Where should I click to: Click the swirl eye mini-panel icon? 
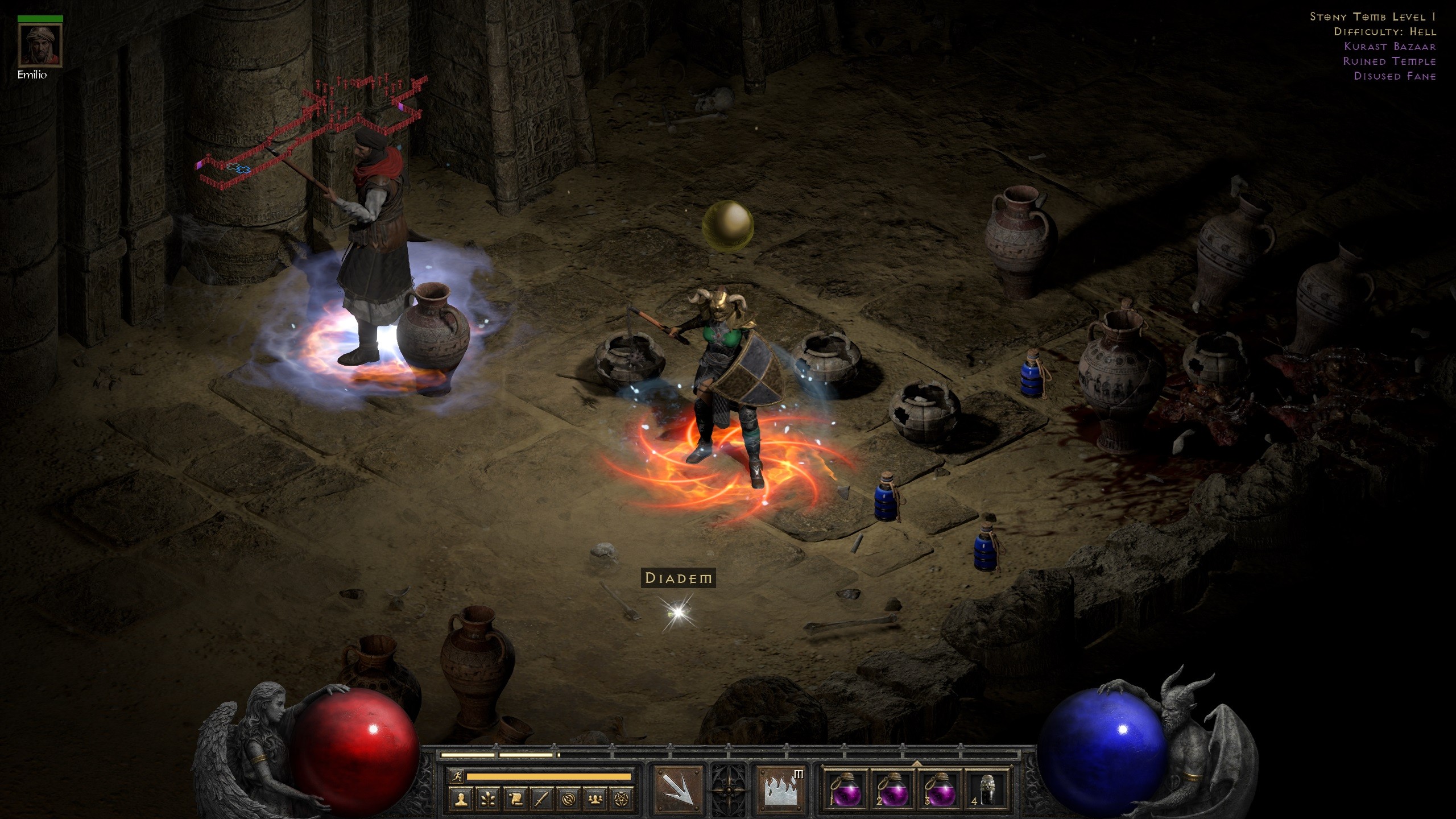(x=568, y=800)
